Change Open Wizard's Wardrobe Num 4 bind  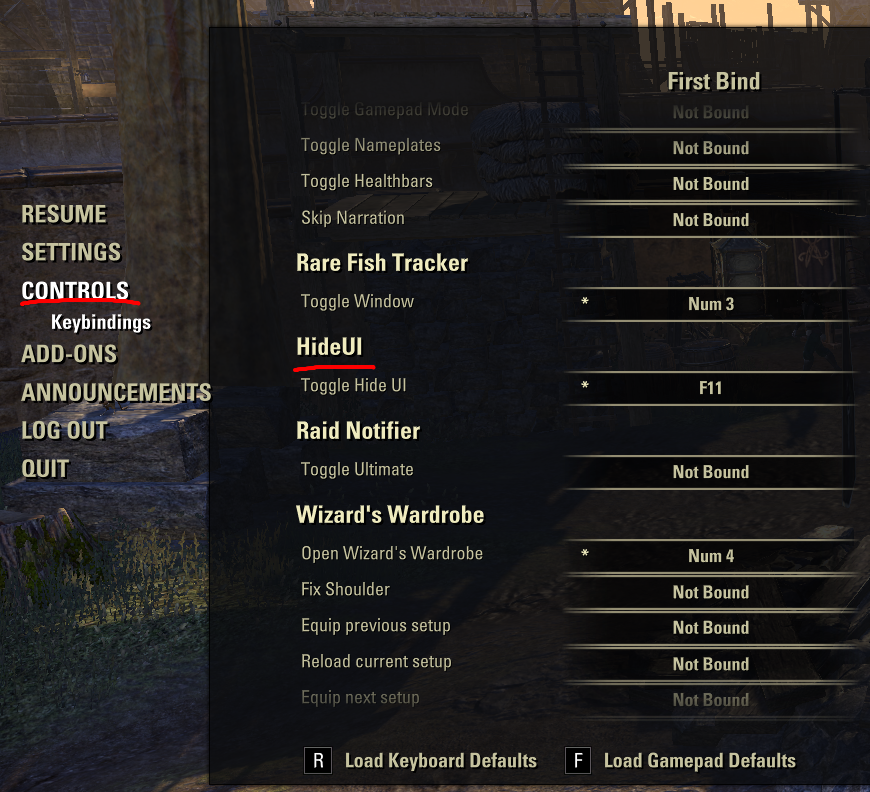(711, 556)
